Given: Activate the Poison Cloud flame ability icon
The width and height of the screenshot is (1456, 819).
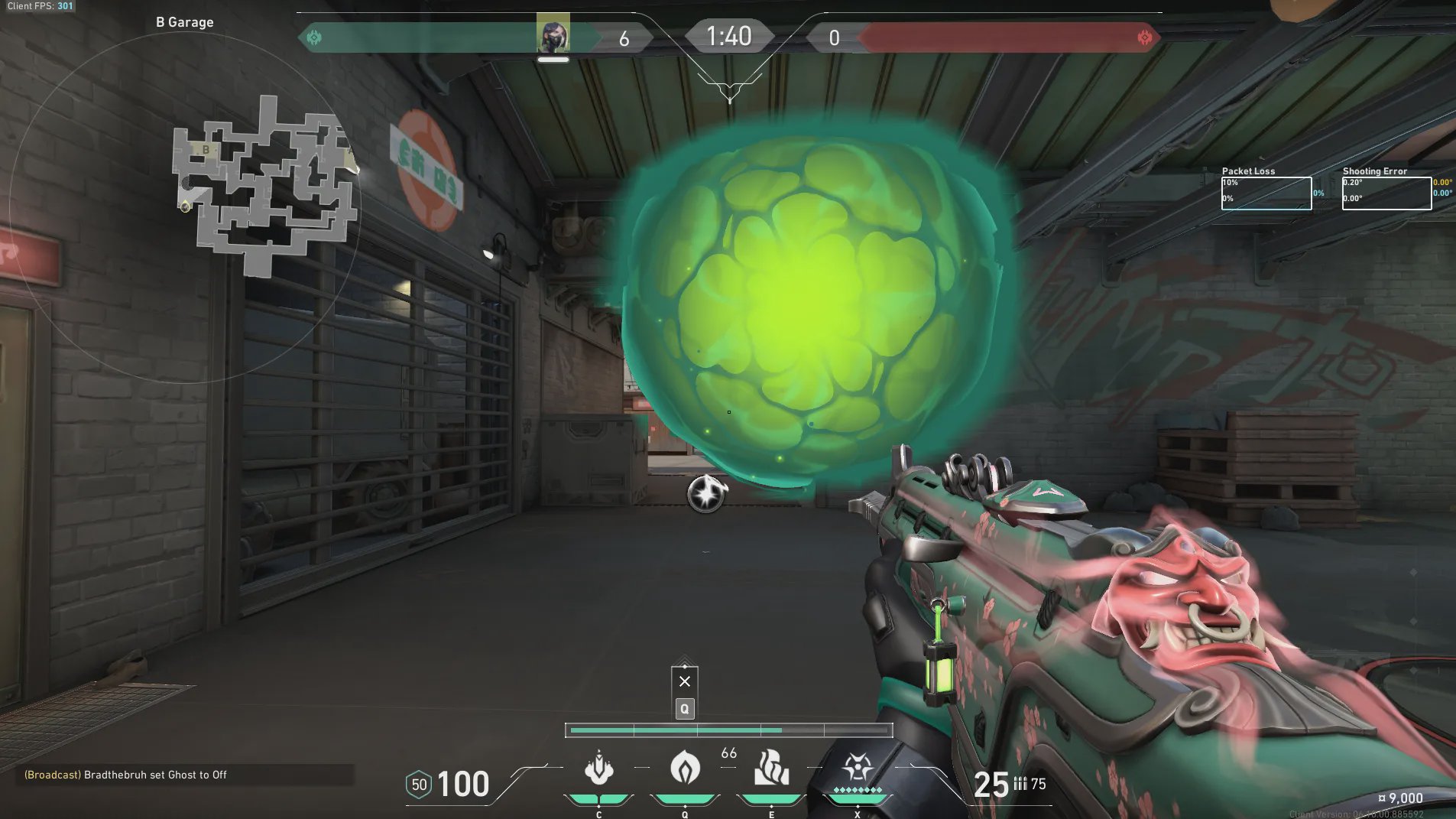Looking at the screenshot, I should tap(685, 767).
